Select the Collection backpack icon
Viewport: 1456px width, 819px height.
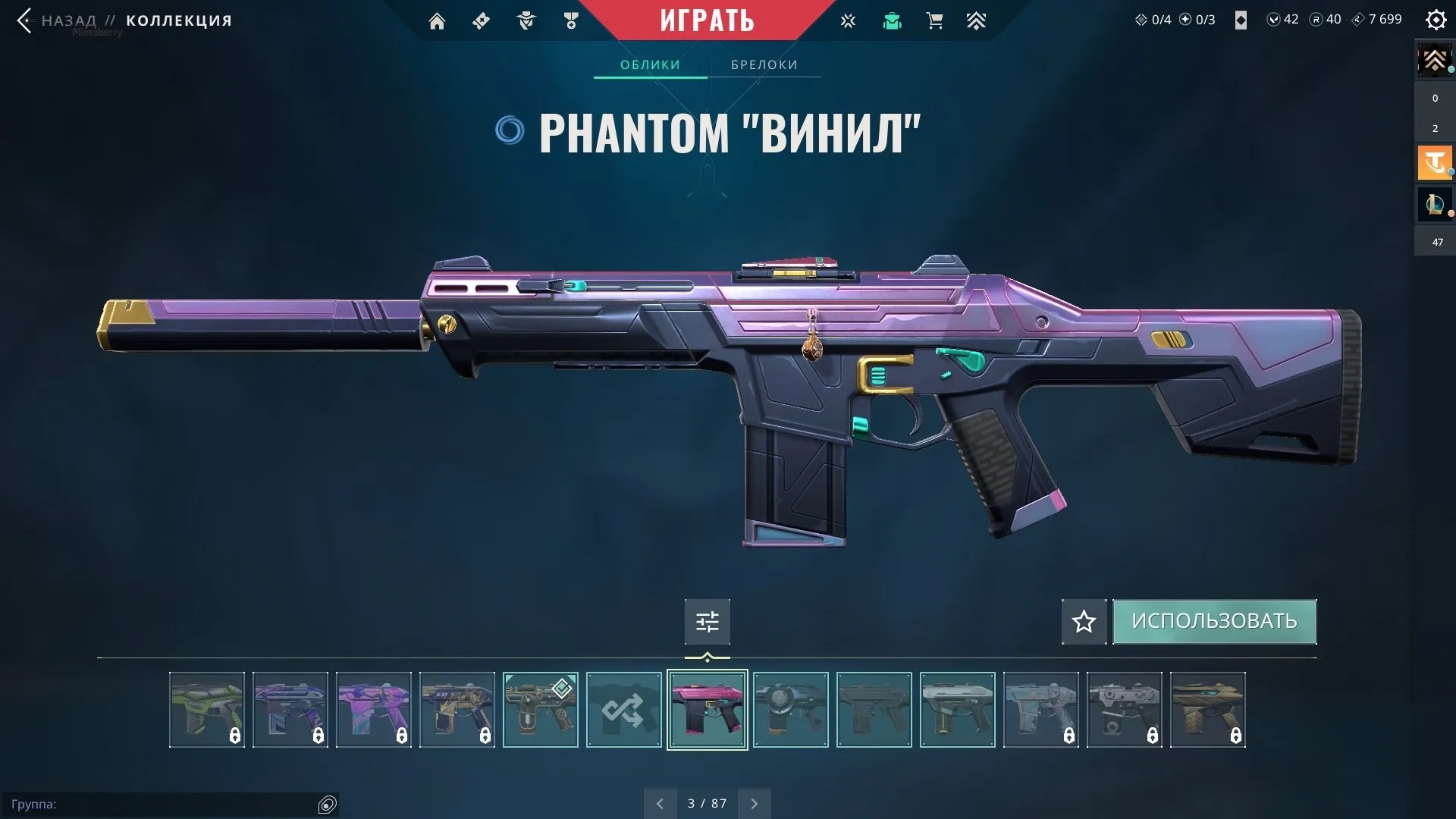[893, 20]
